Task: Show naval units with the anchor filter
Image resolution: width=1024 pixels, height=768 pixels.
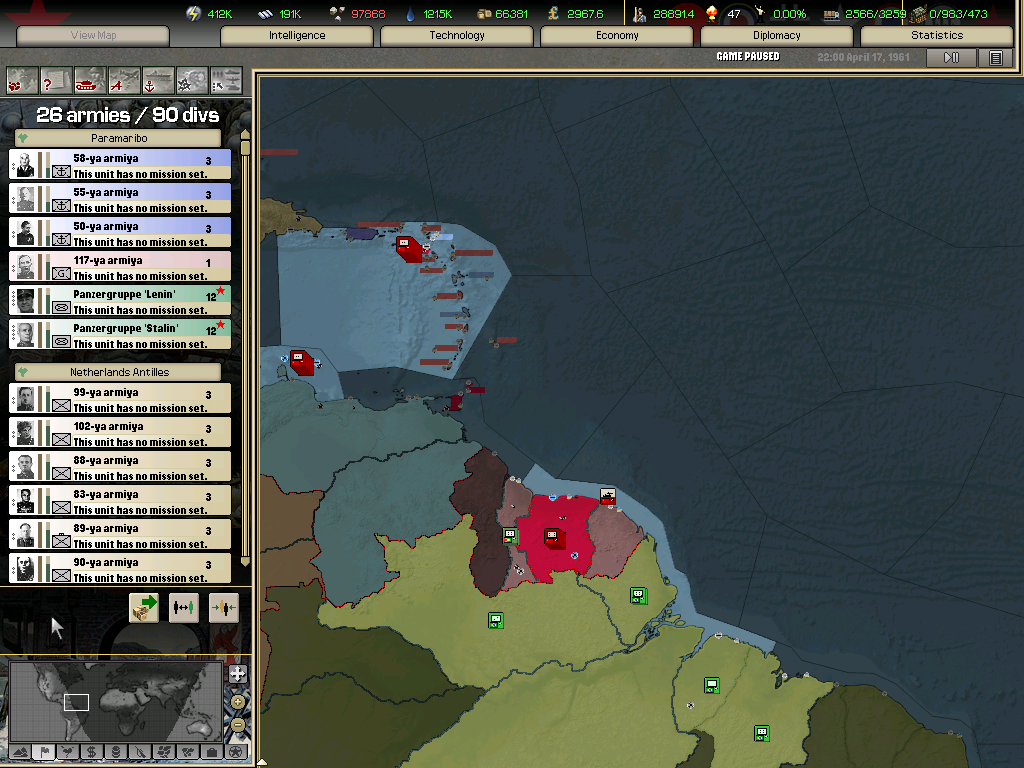Action: tap(158, 80)
